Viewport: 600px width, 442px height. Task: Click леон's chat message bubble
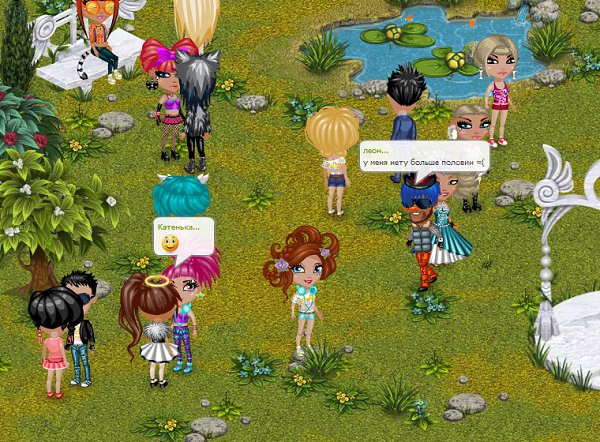pyautogui.click(x=424, y=157)
